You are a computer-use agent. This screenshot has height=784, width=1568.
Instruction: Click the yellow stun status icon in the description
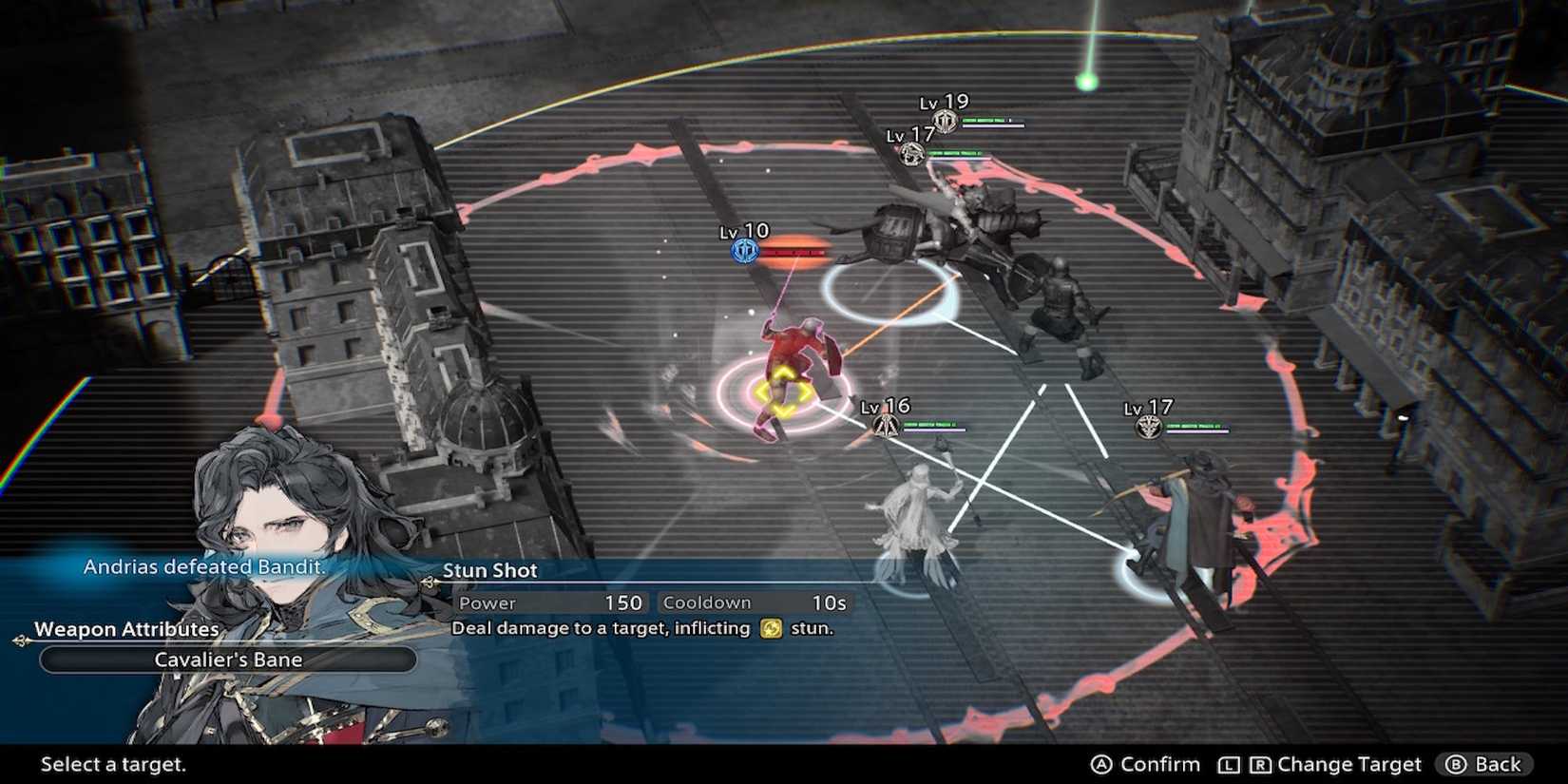(x=773, y=628)
